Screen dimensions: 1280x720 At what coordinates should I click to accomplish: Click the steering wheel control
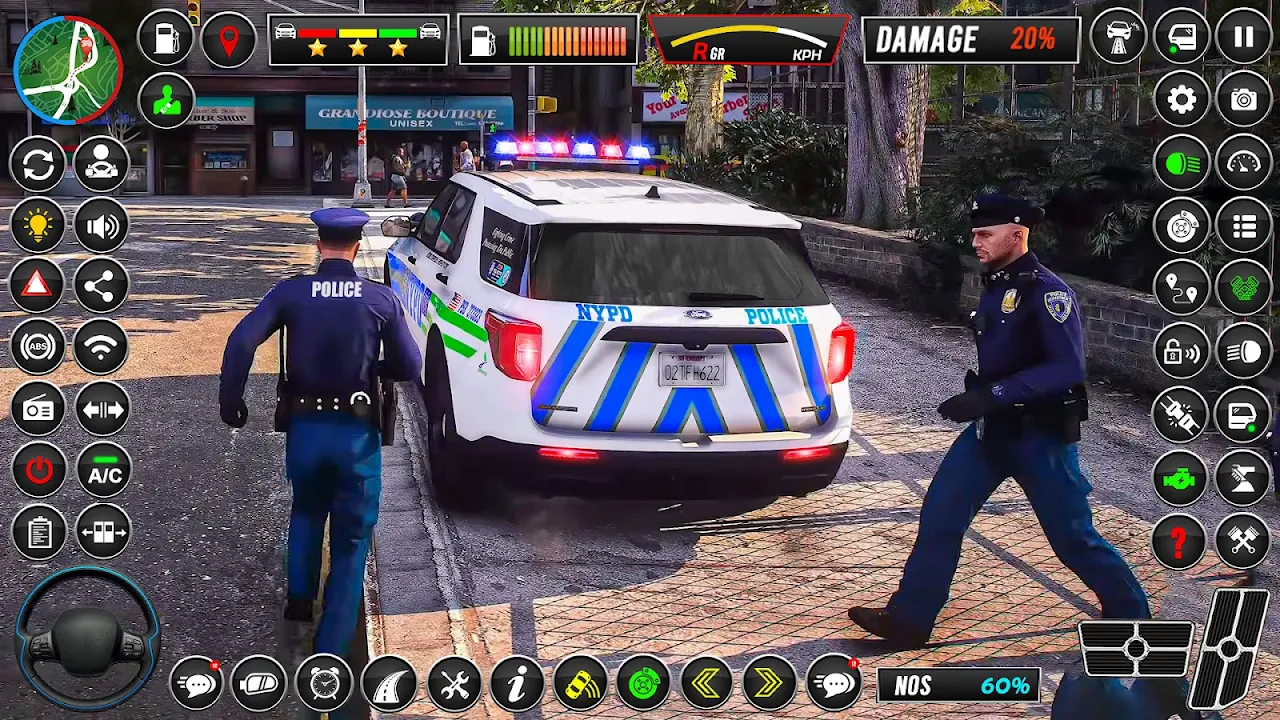[87, 638]
